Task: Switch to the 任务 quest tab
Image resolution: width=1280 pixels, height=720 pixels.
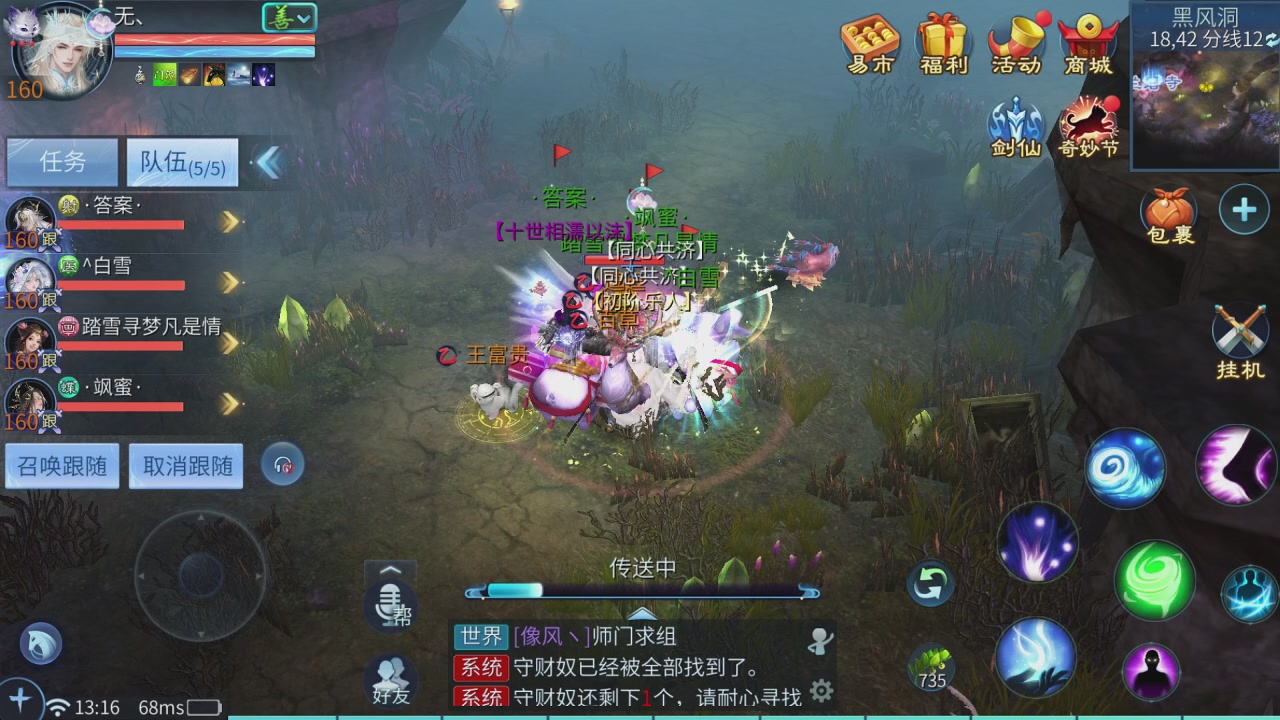Action: pos(61,162)
